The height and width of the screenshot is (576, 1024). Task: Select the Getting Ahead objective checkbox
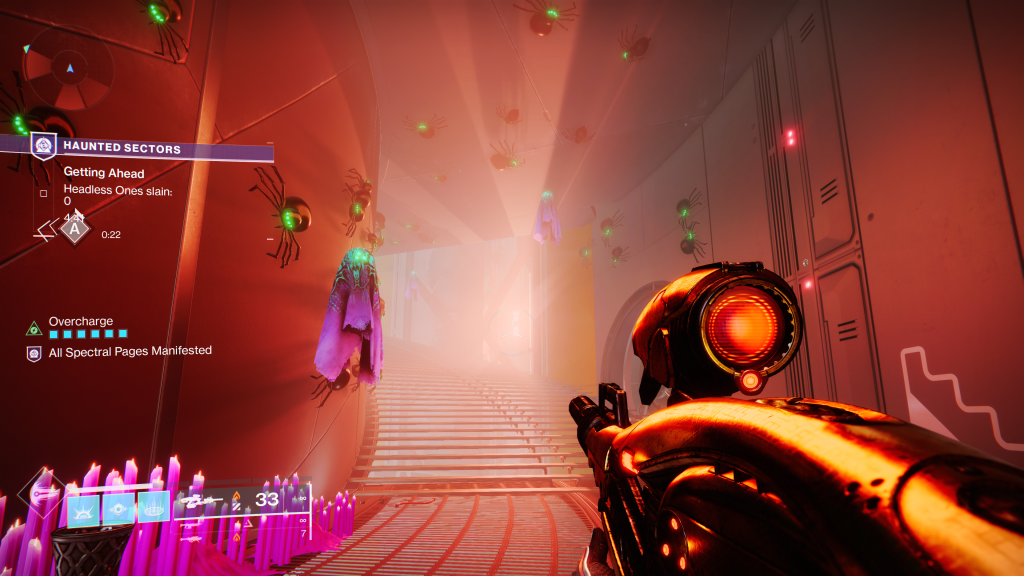point(43,193)
